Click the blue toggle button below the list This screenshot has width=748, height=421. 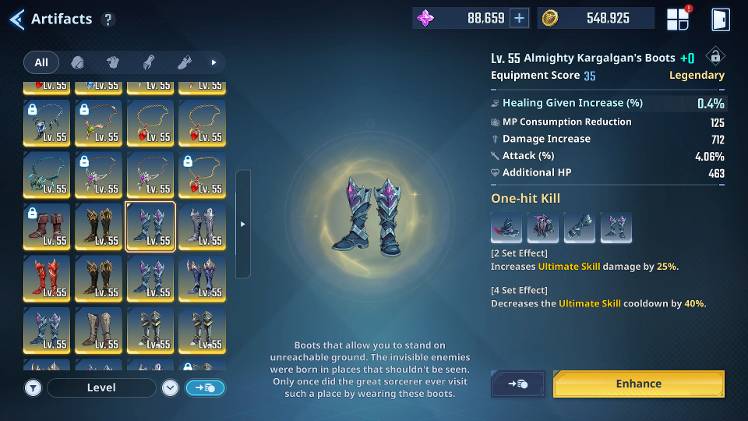tap(205, 388)
